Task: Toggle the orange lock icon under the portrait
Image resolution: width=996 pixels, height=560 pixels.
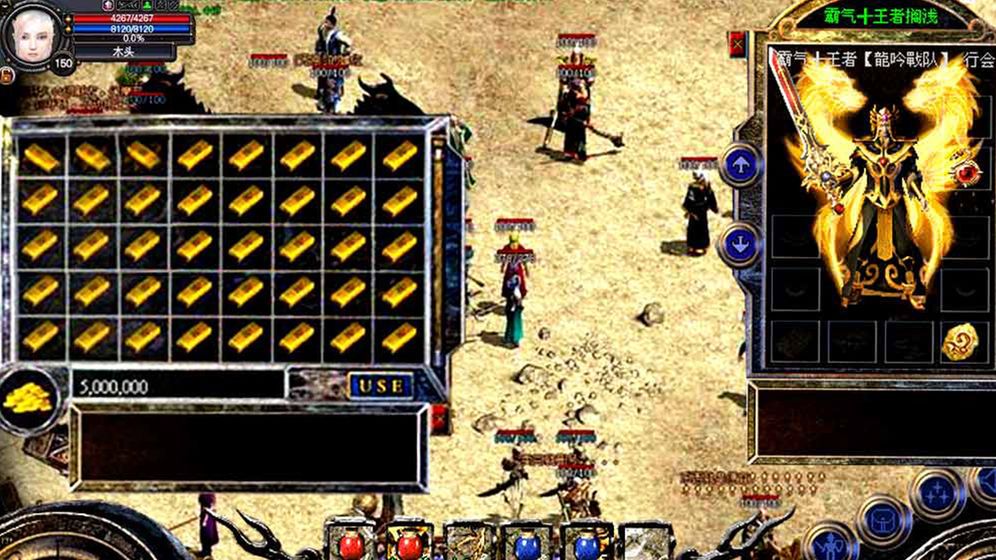Action: pyautogui.click(x=7, y=75)
